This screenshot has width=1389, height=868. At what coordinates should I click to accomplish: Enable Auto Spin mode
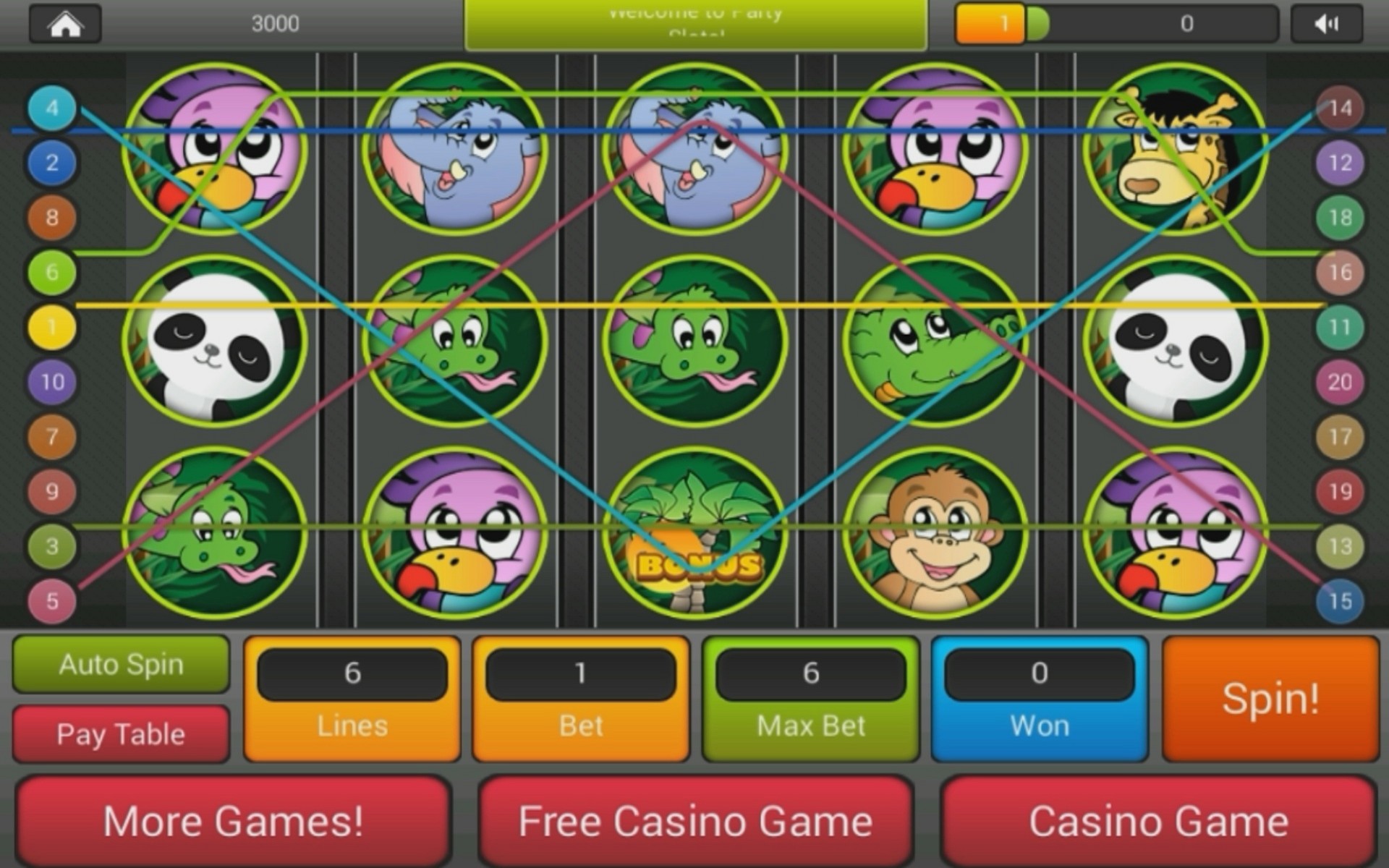[120, 665]
